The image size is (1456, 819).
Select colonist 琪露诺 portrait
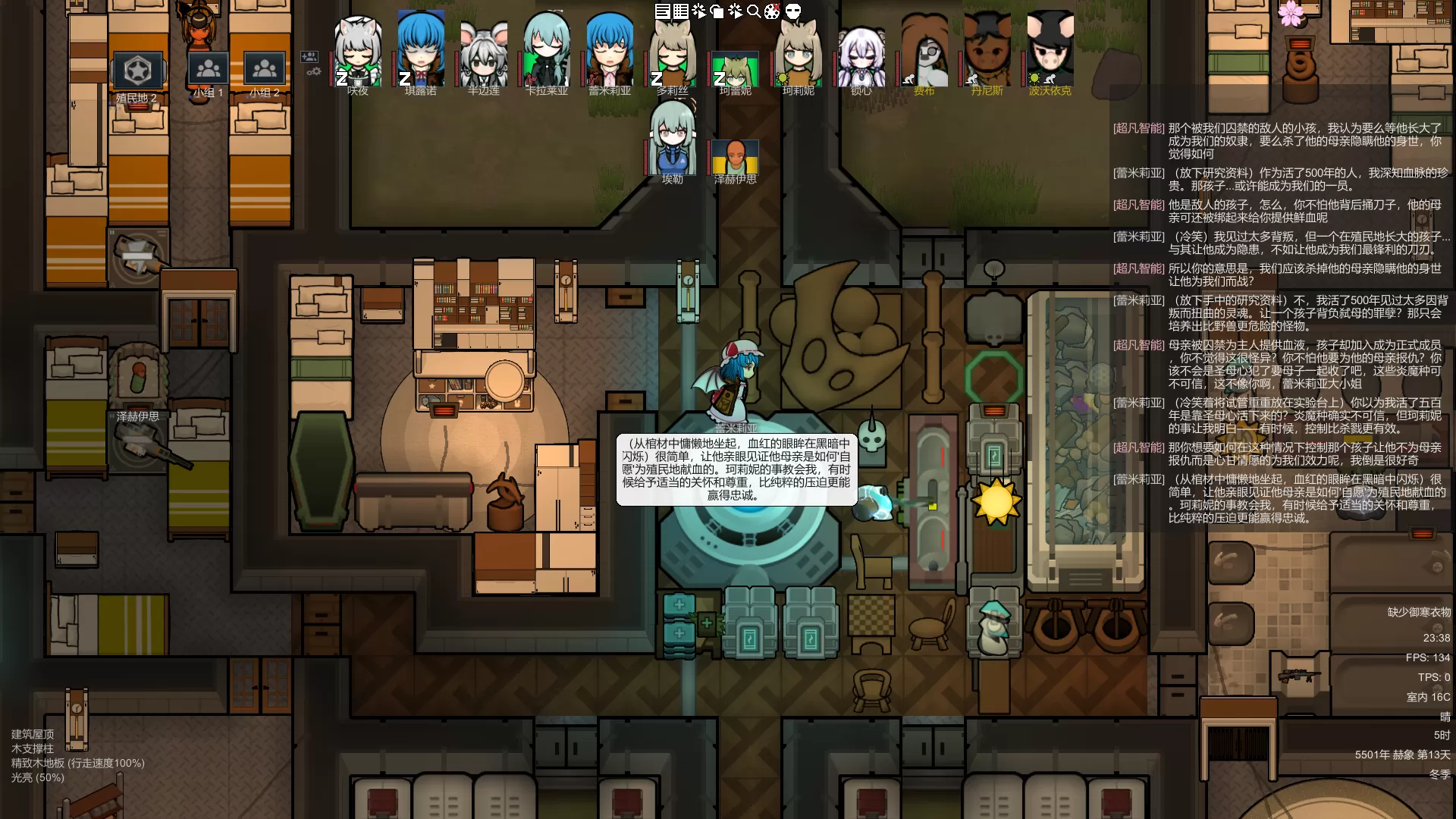pyautogui.click(x=421, y=52)
